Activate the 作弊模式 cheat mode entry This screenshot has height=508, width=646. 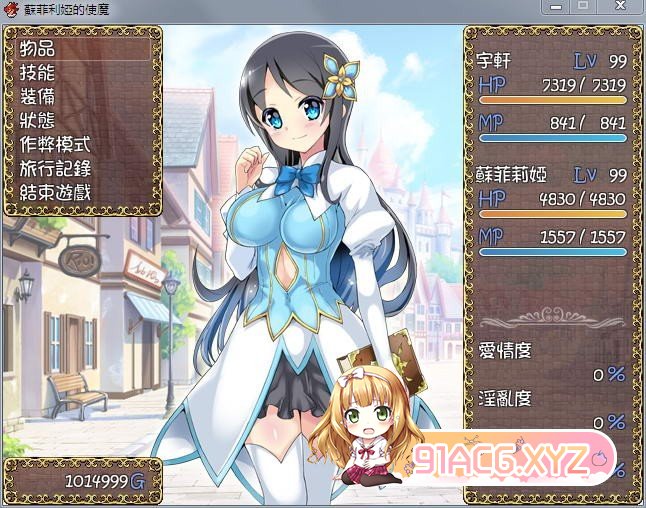point(55,144)
